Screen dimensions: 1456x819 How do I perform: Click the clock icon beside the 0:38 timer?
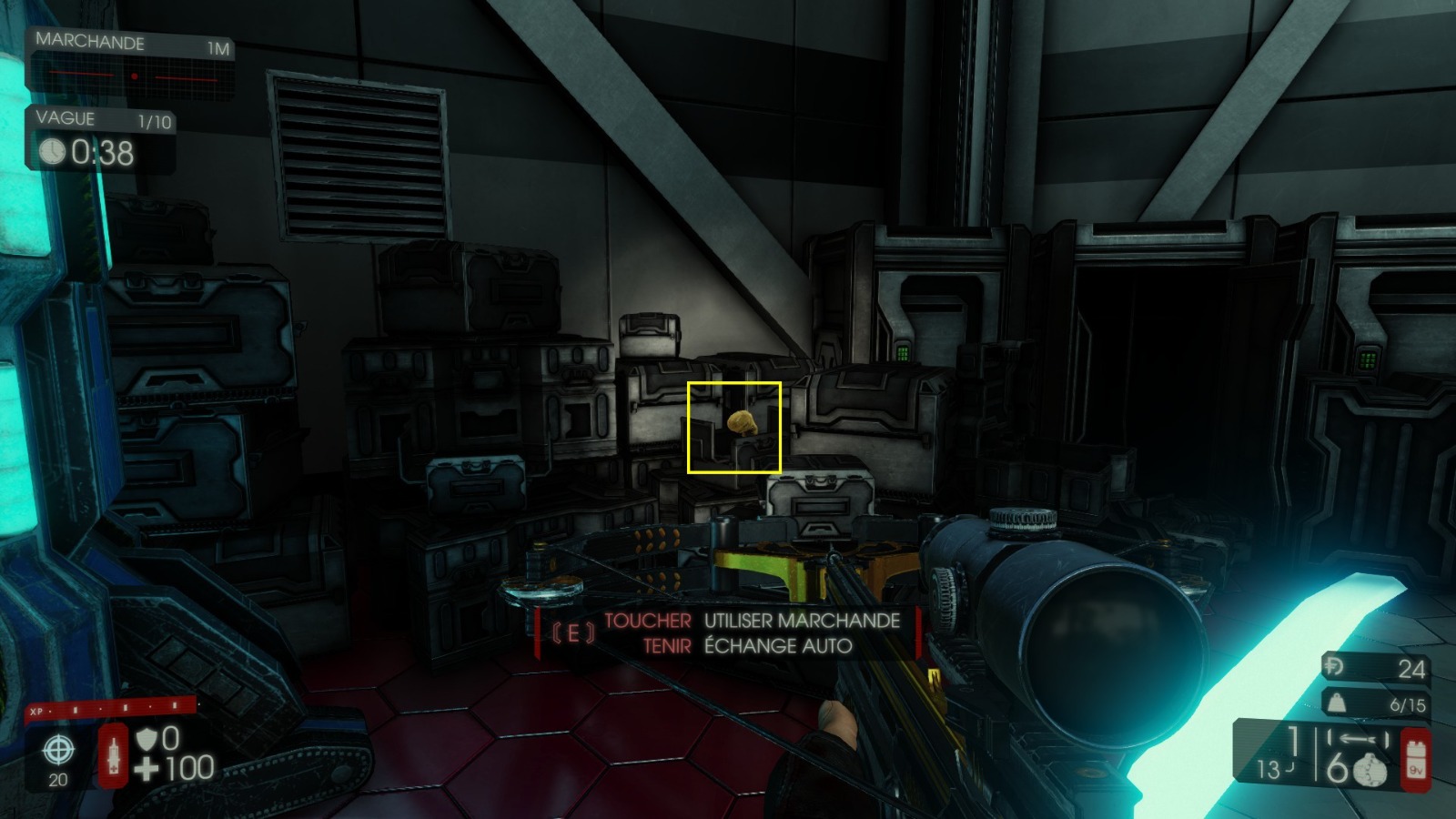click(x=53, y=151)
